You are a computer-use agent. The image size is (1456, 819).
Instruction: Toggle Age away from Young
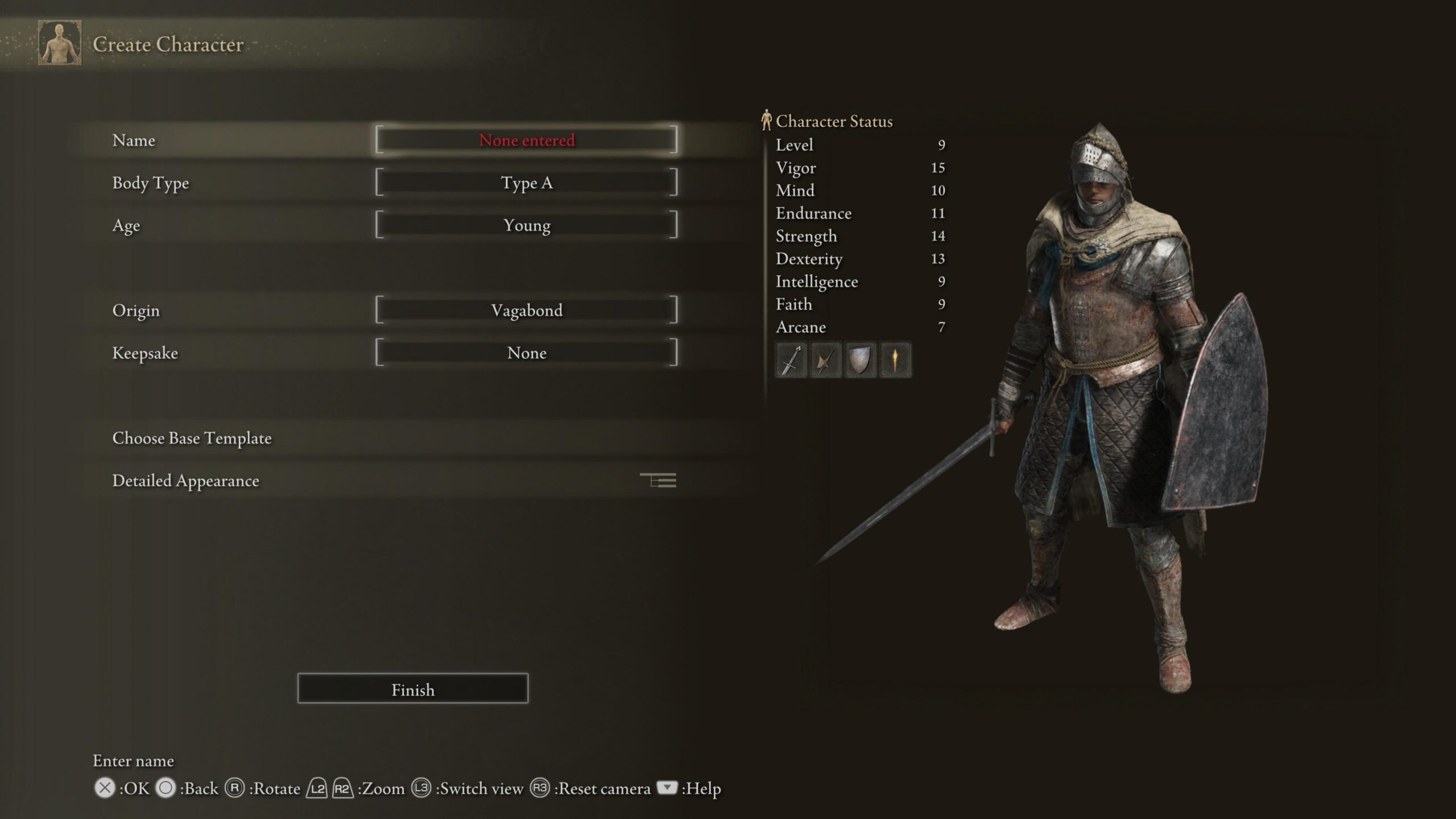(527, 225)
